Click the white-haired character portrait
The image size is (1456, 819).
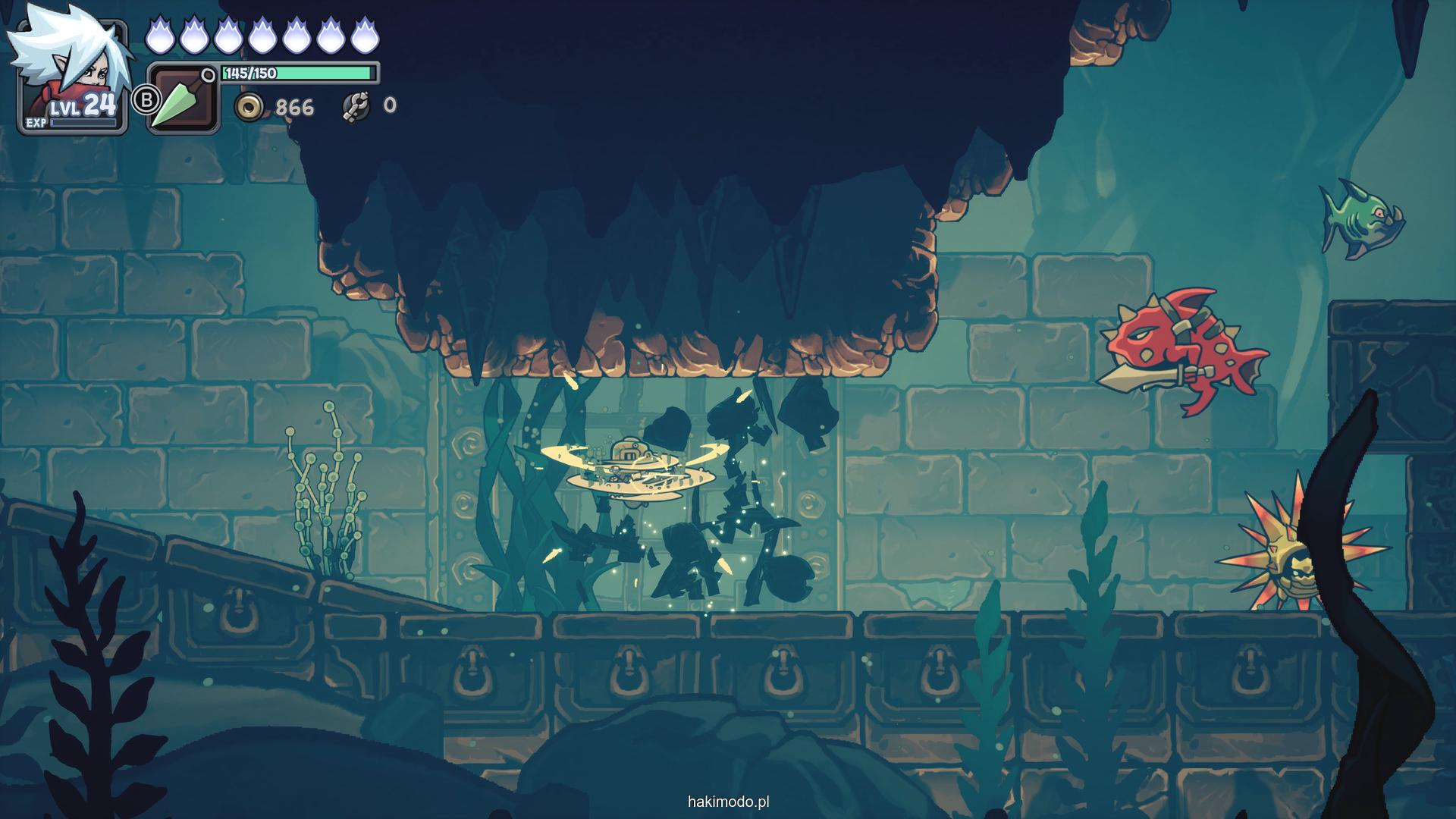coord(71,73)
